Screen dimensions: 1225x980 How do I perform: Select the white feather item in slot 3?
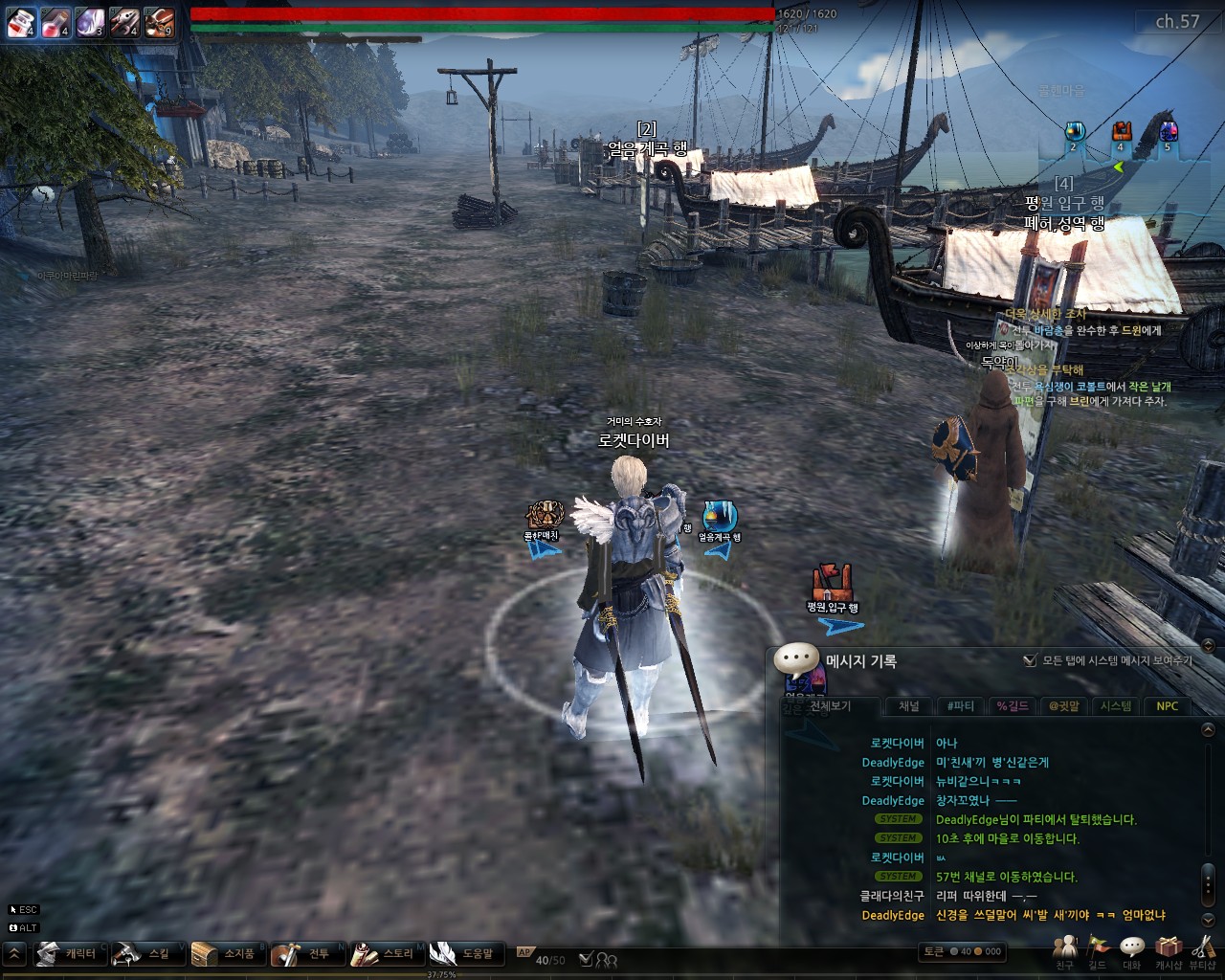[x=90, y=22]
